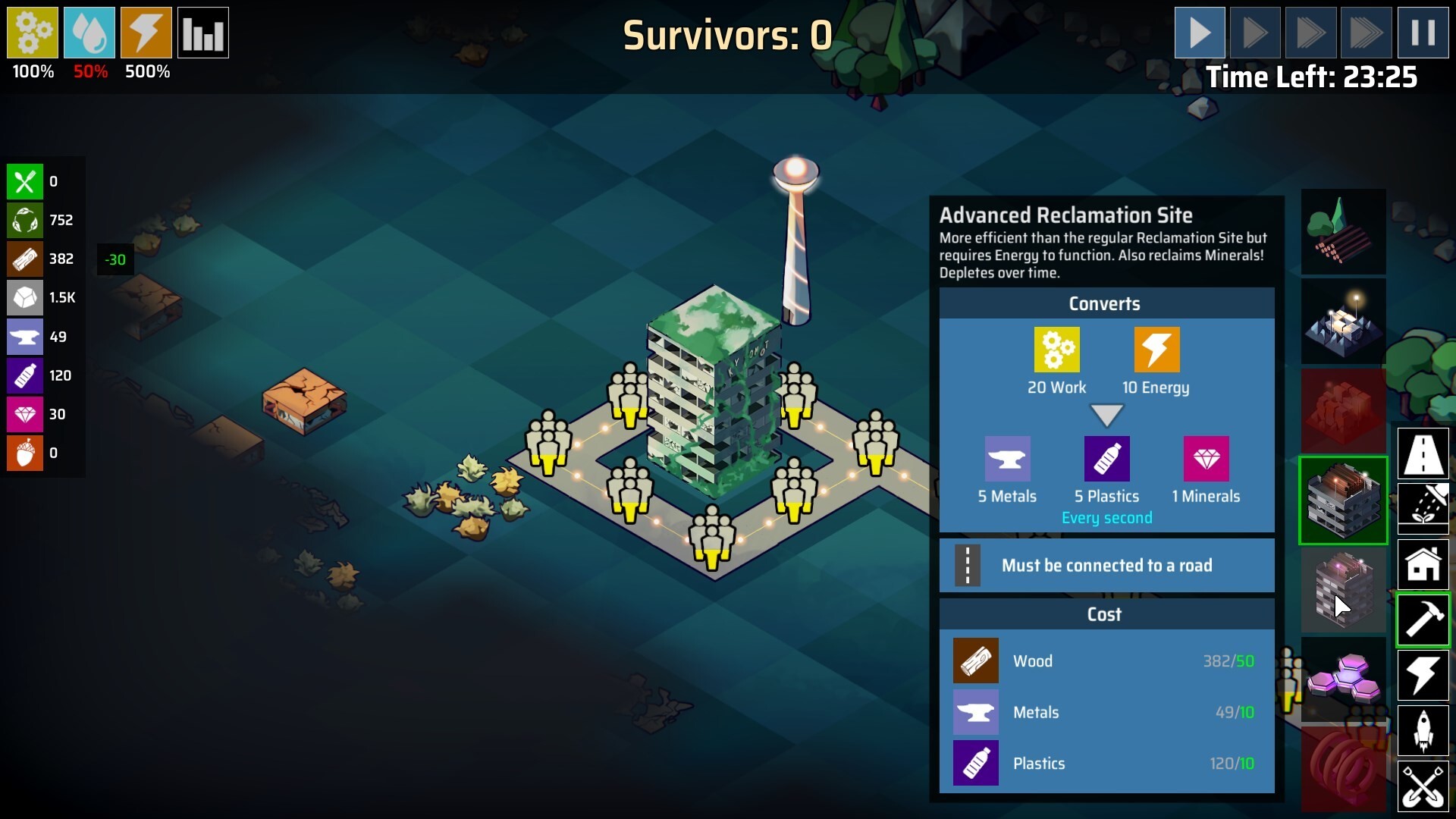The height and width of the screenshot is (819, 1456).
Task: Select the lumber pile building thumbnail
Action: 1343,231
